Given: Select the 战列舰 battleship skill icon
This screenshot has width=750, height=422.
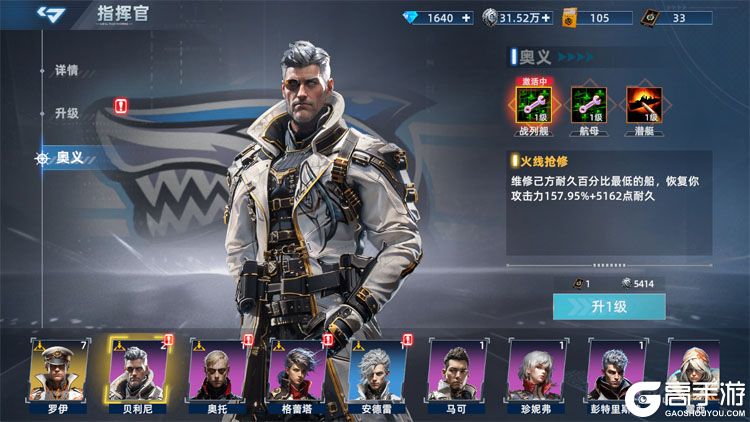Looking at the screenshot, I should tap(530, 104).
